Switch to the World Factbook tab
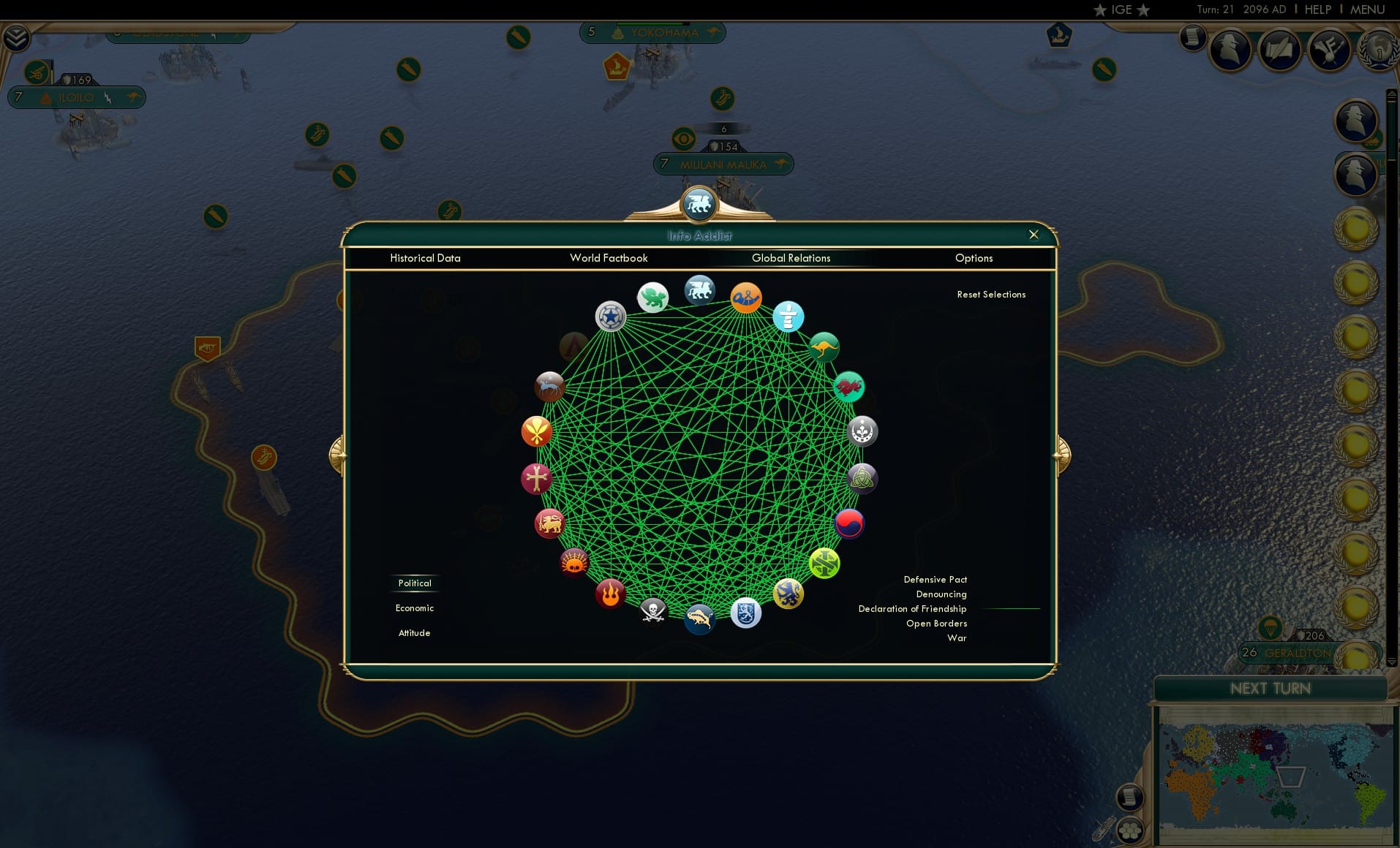This screenshot has height=848, width=1400. tap(609, 258)
